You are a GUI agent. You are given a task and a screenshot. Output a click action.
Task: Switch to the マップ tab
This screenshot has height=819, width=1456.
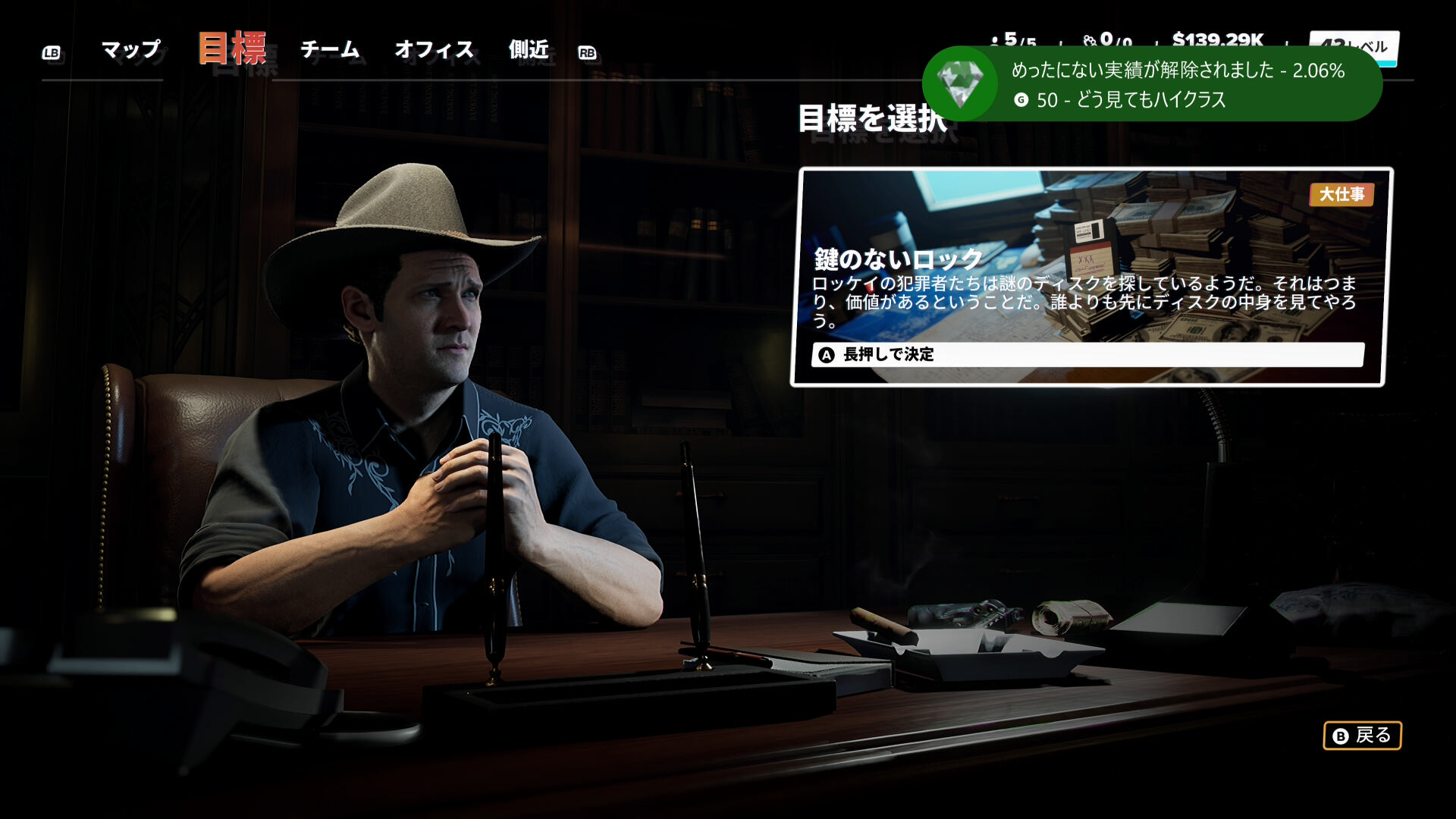coord(130,50)
